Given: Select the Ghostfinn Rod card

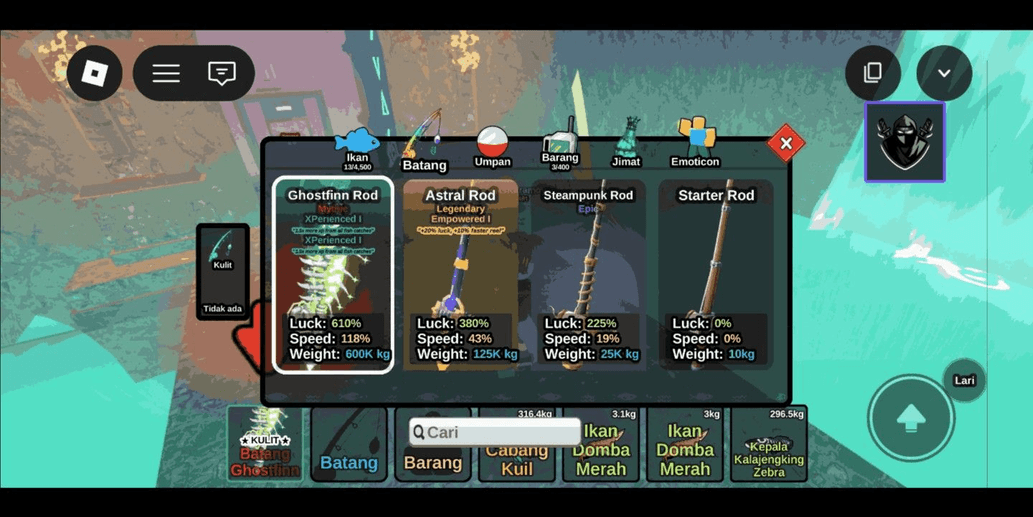Looking at the screenshot, I should coord(333,275).
